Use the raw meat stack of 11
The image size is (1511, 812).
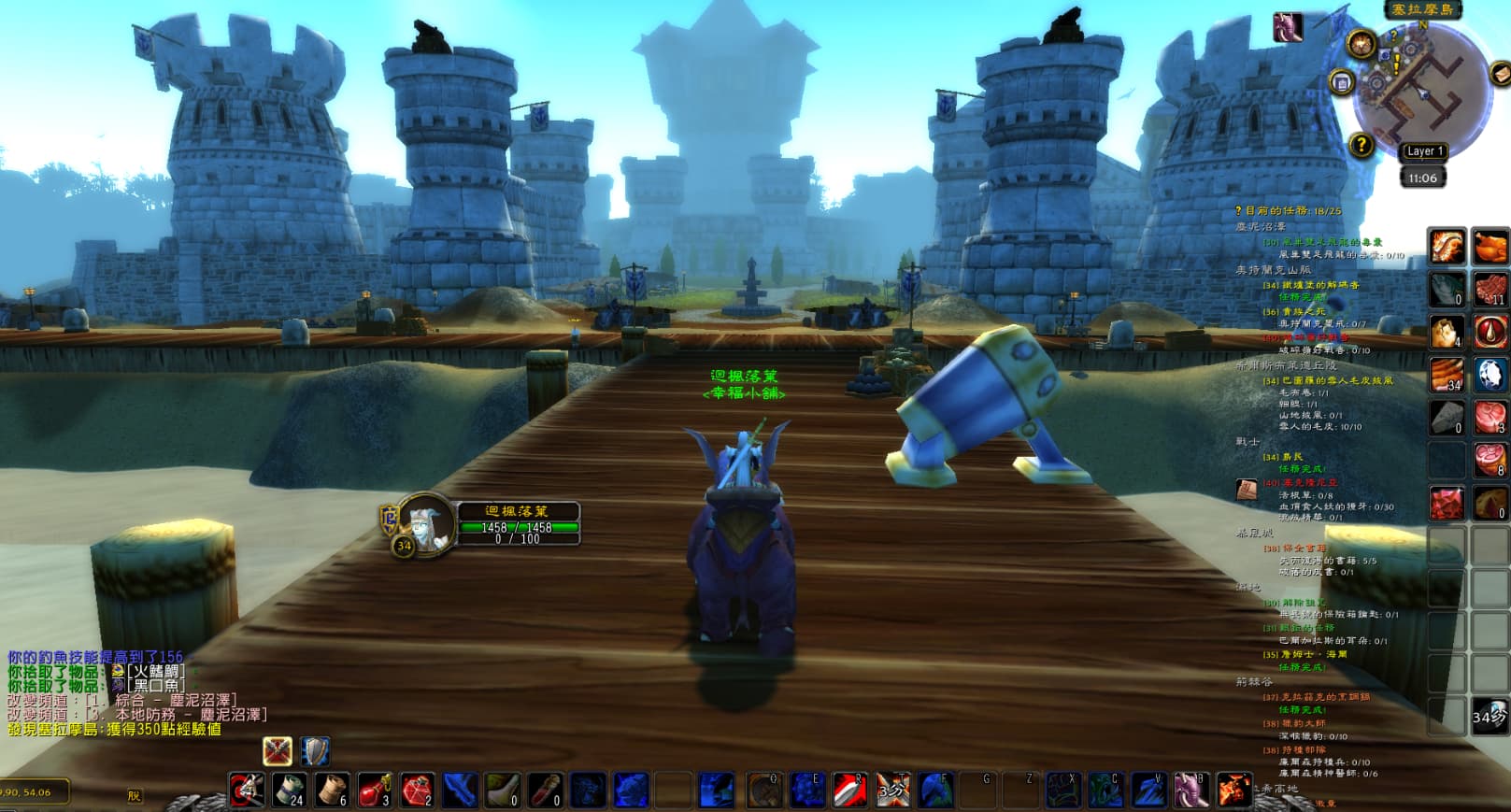tap(1490, 289)
